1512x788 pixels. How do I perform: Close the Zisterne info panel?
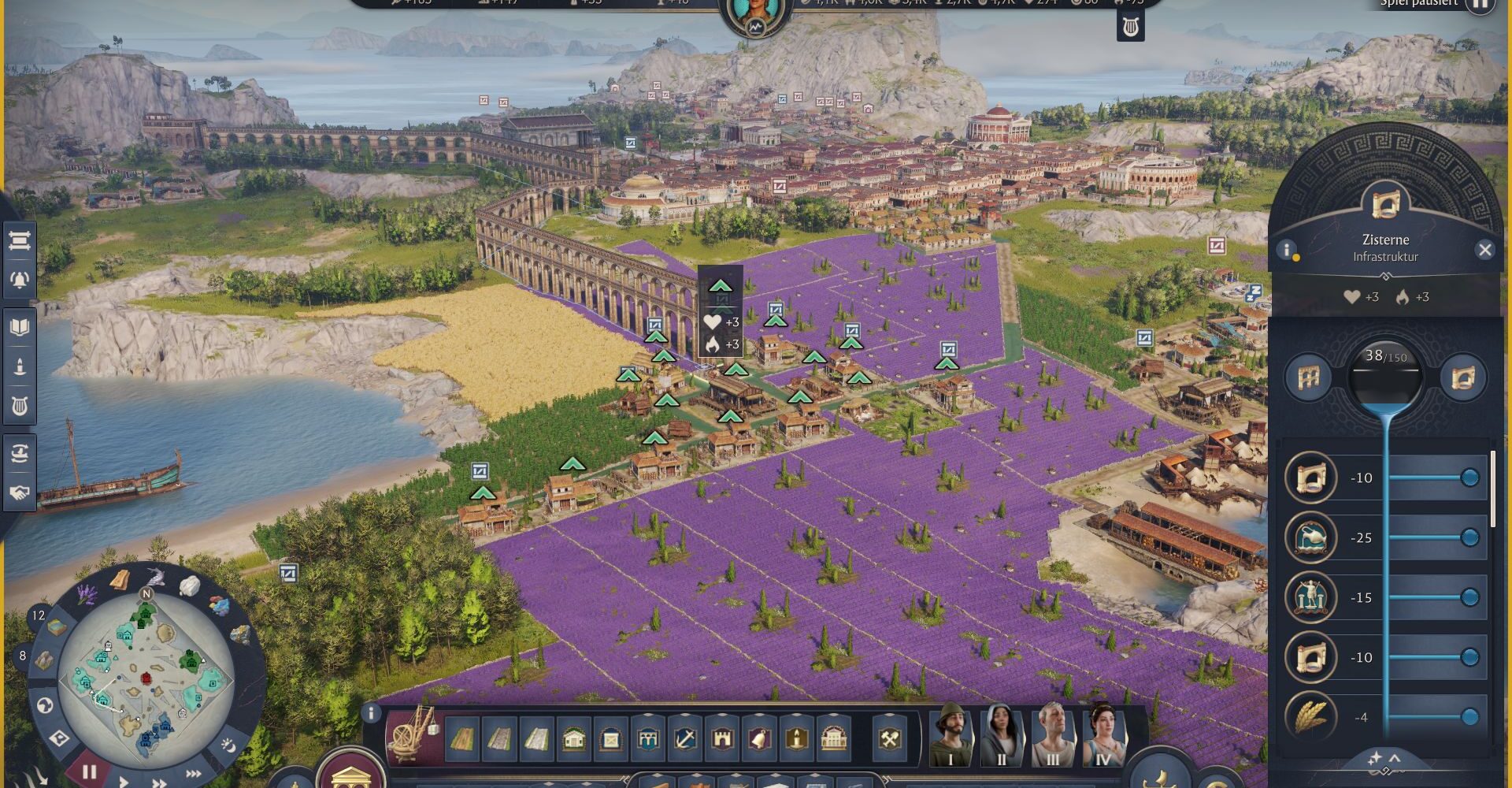pyautogui.click(x=1484, y=250)
